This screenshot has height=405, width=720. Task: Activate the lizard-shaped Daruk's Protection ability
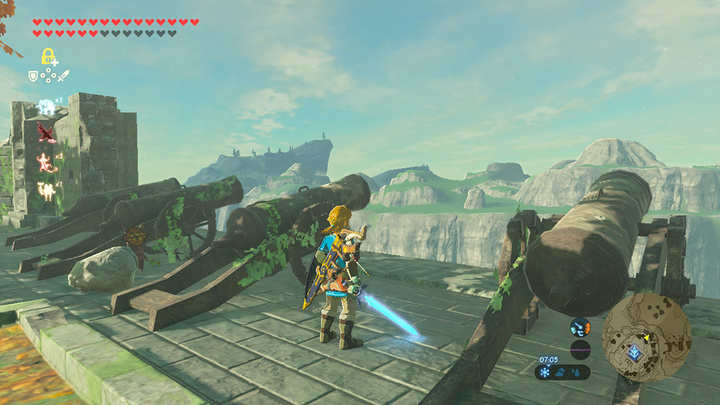[46, 159]
